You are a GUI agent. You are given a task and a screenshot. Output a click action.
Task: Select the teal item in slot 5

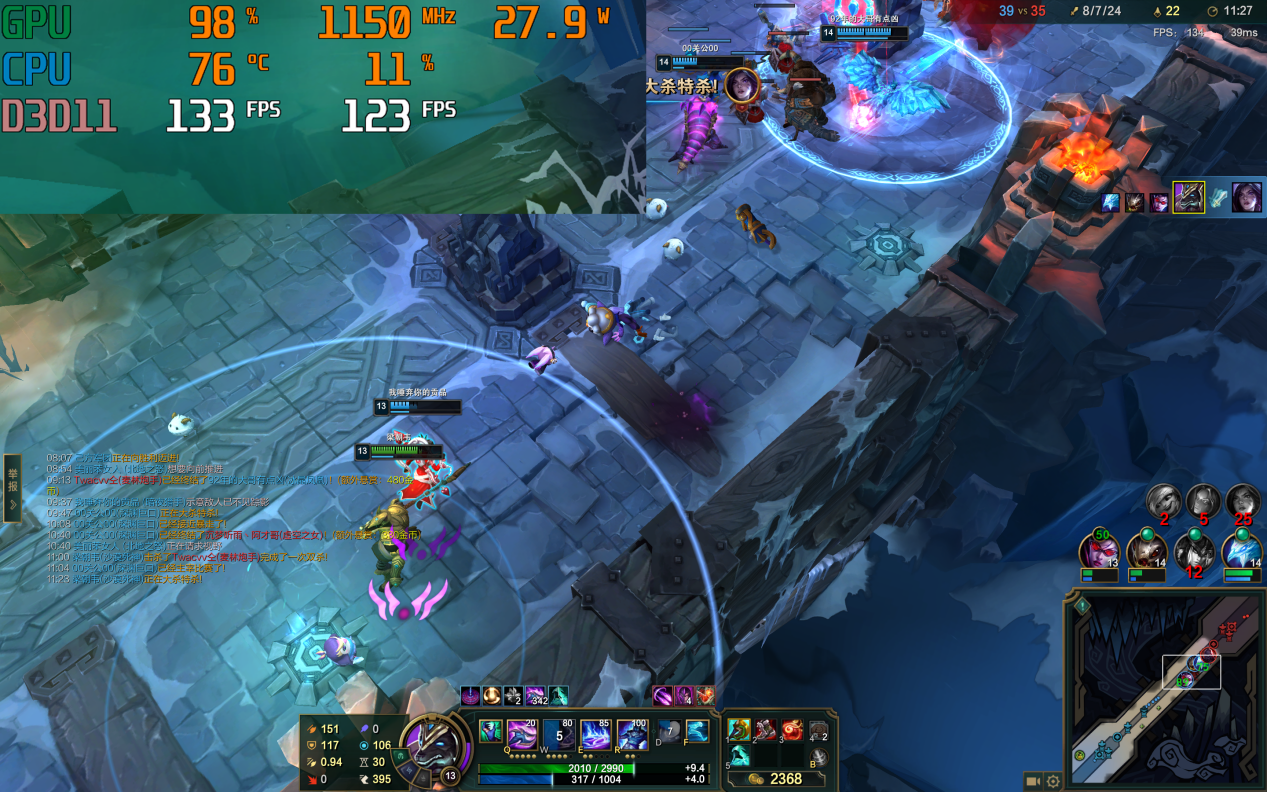click(x=739, y=756)
